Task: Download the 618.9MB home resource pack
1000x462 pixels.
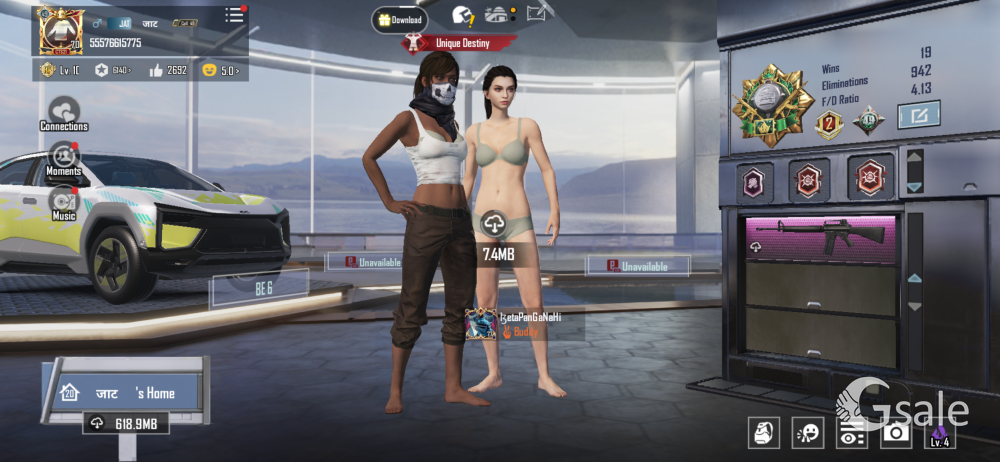Action: coord(125,424)
